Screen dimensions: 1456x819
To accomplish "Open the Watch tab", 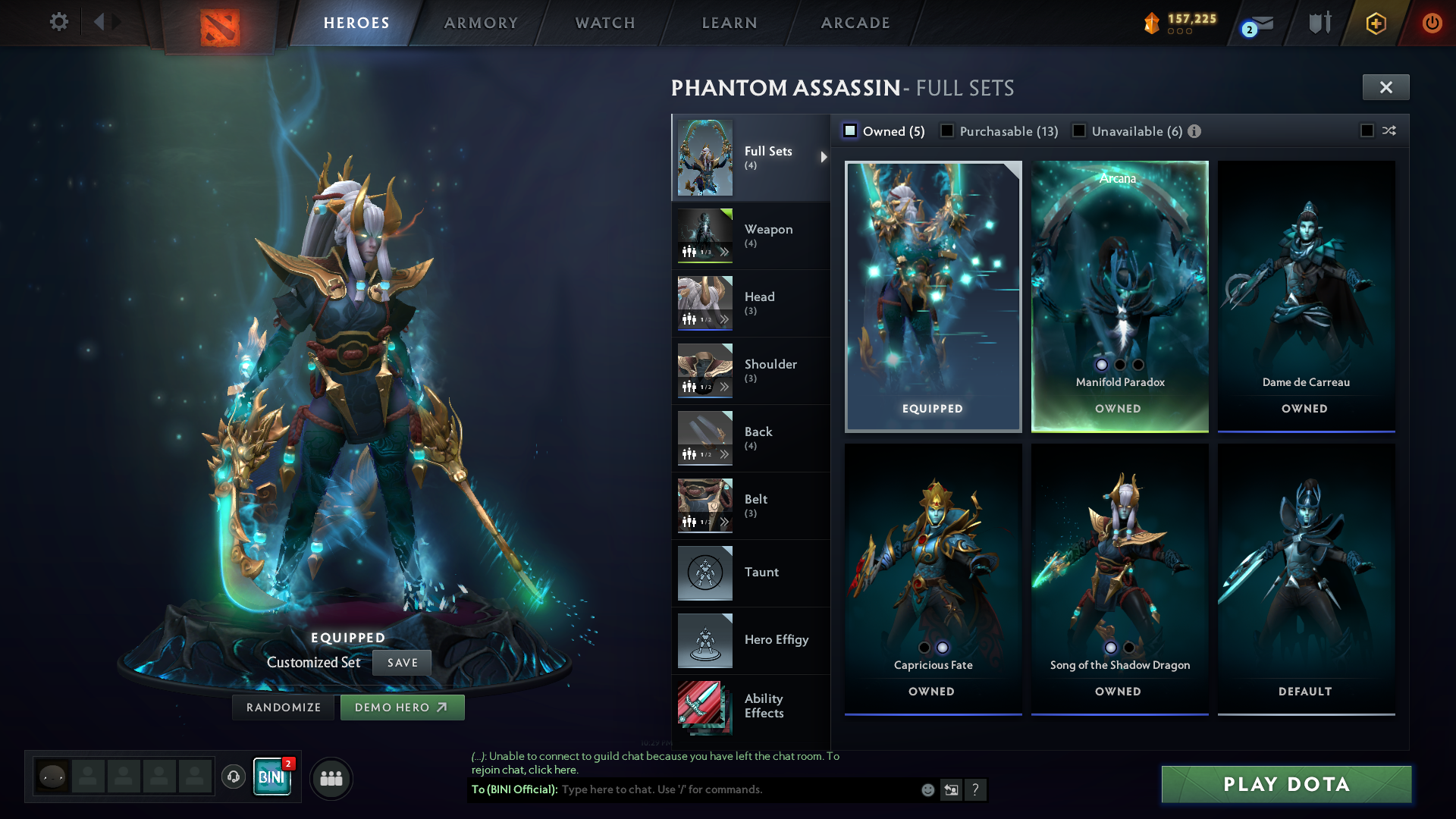I will click(605, 23).
